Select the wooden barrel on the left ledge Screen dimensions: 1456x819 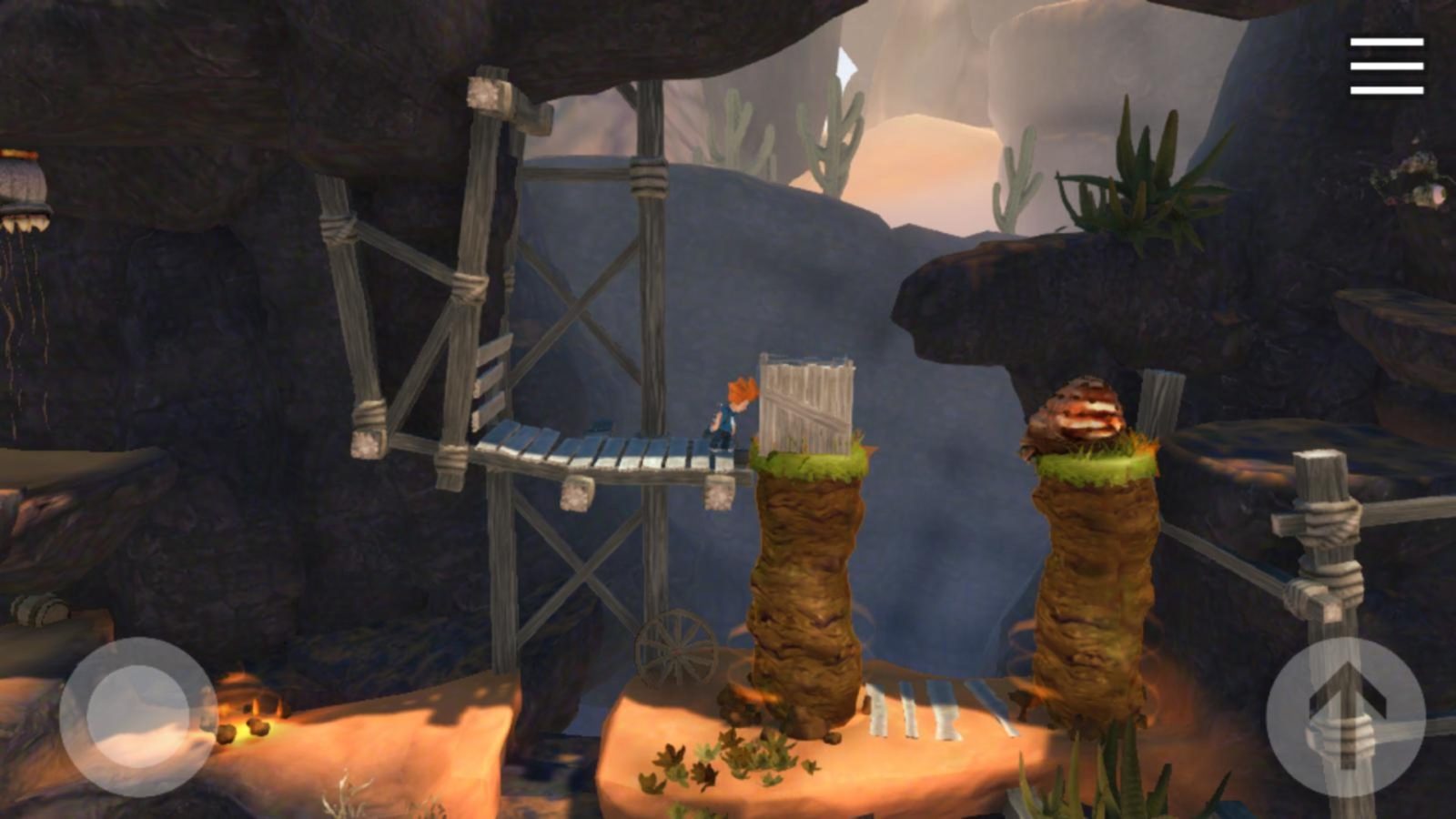36,612
